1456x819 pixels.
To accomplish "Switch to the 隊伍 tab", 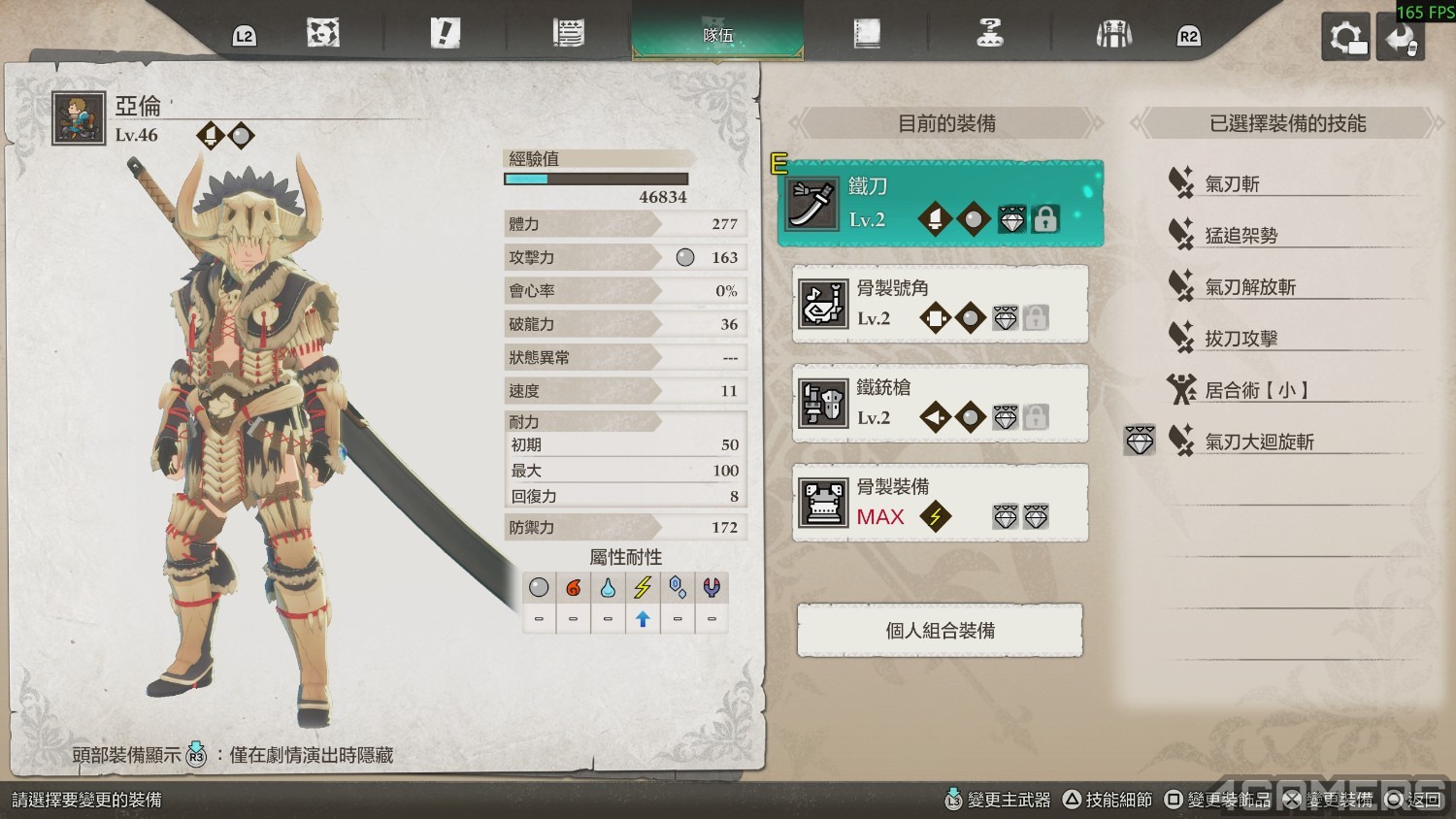I will [x=717, y=34].
